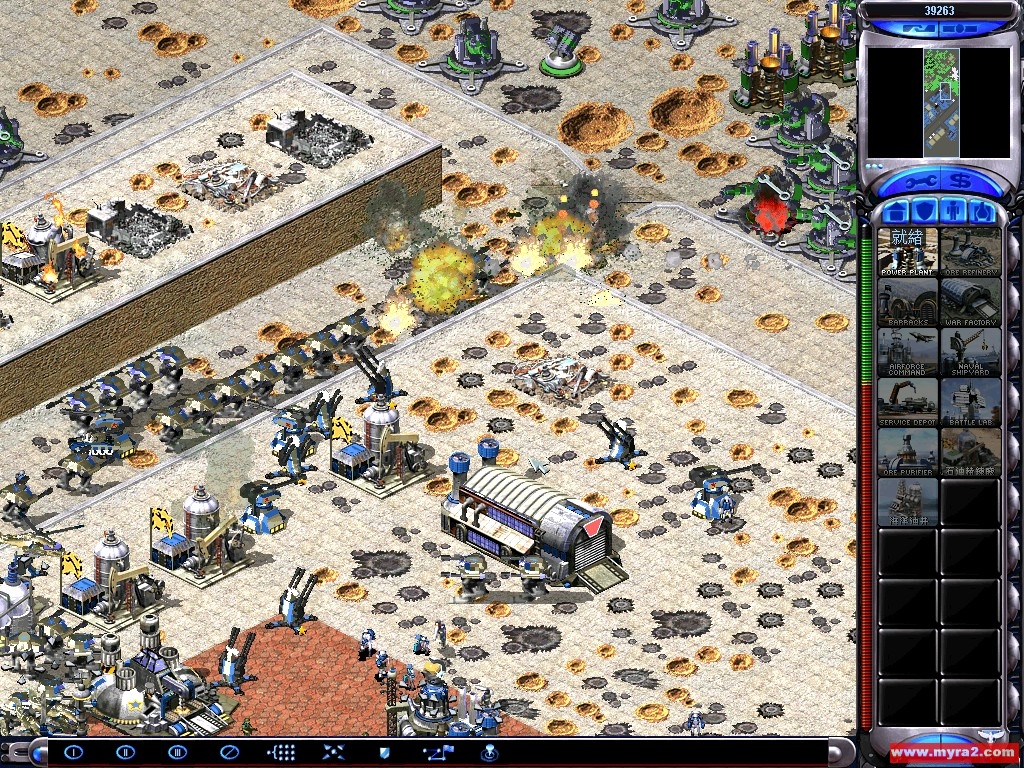Image resolution: width=1024 pixels, height=768 pixels.
Task: Select the Airforce Command icon
Action: 908,351
